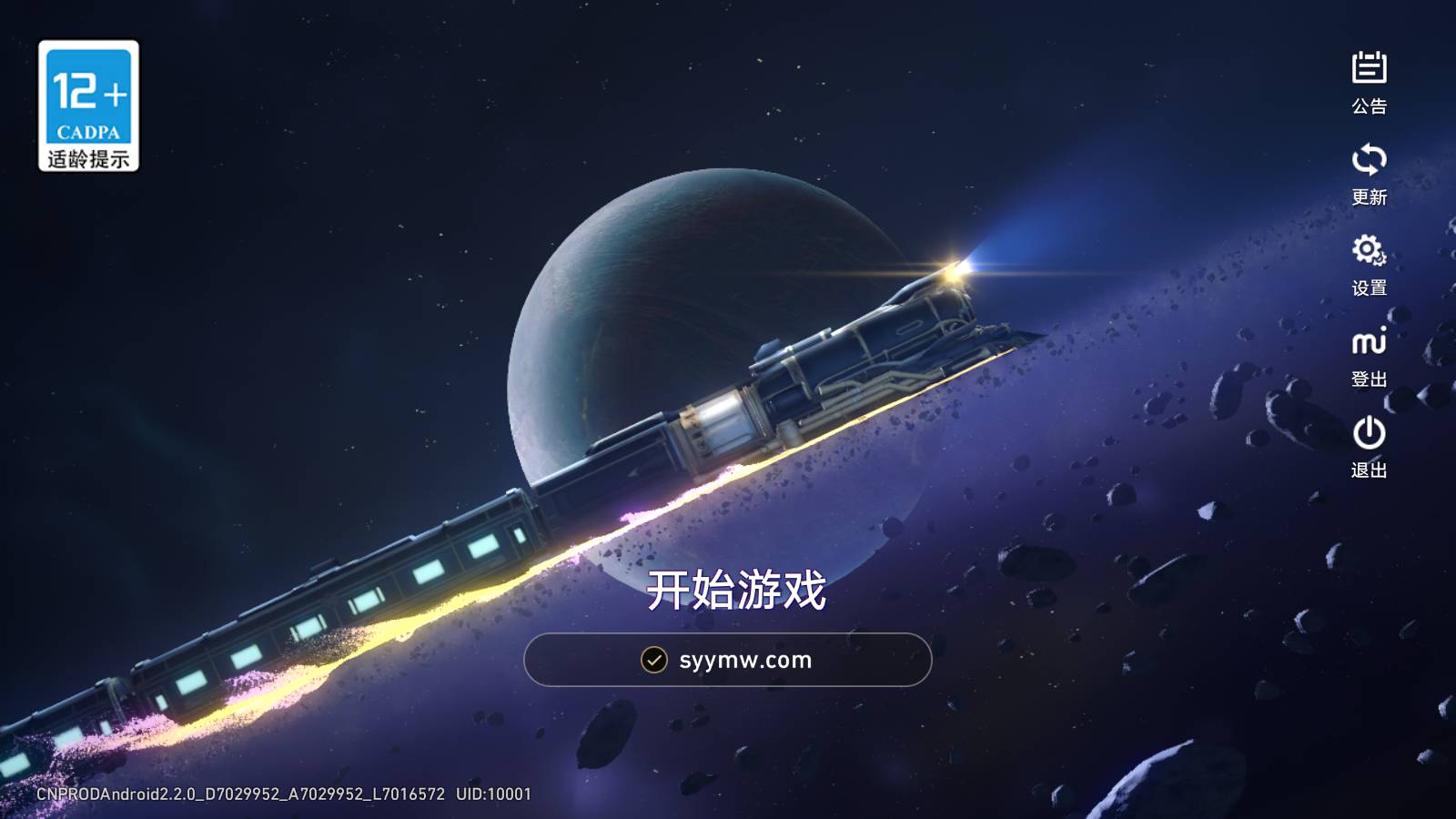
Task: Click the syymw.com account name text
Action: coord(744,661)
